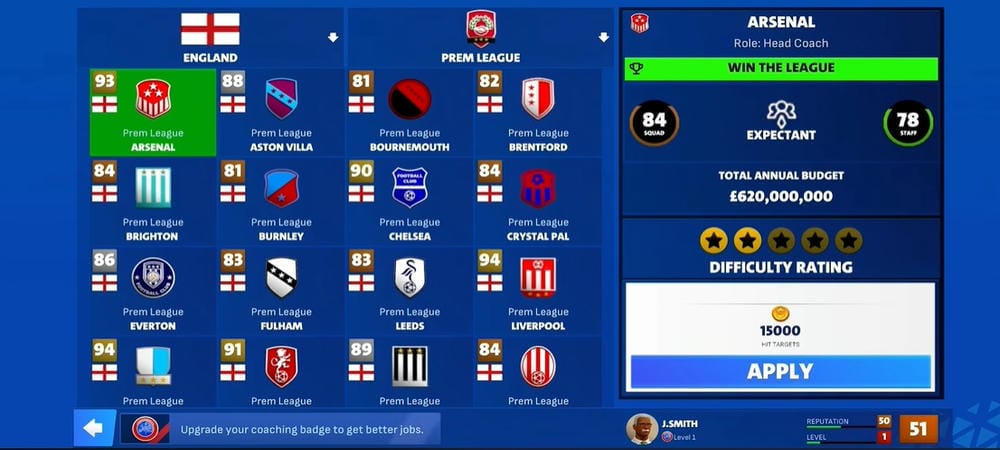
Task: Select the Fulham club tile
Action: click(x=281, y=291)
